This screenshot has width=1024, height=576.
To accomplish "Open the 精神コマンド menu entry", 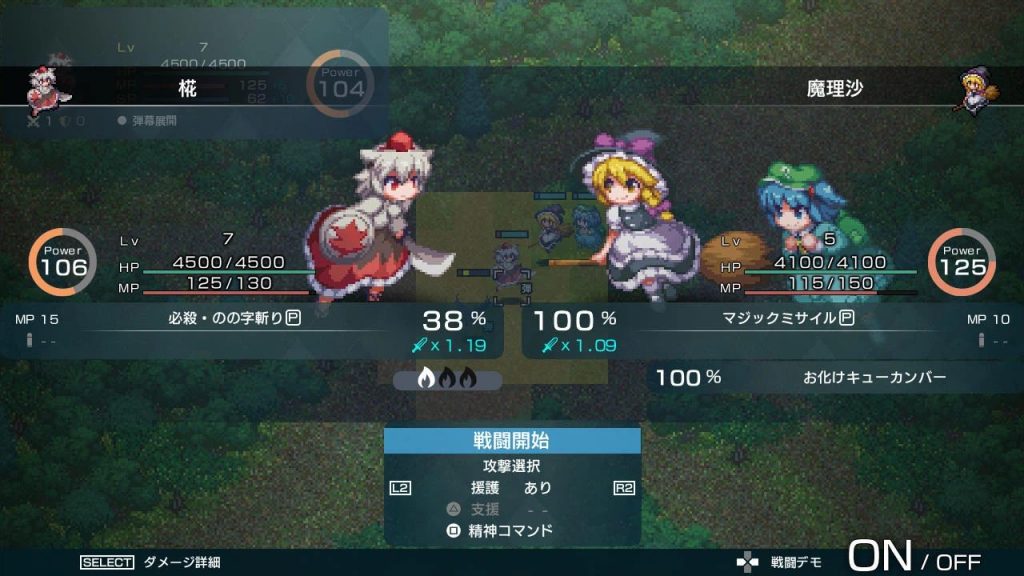I will (511, 530).
